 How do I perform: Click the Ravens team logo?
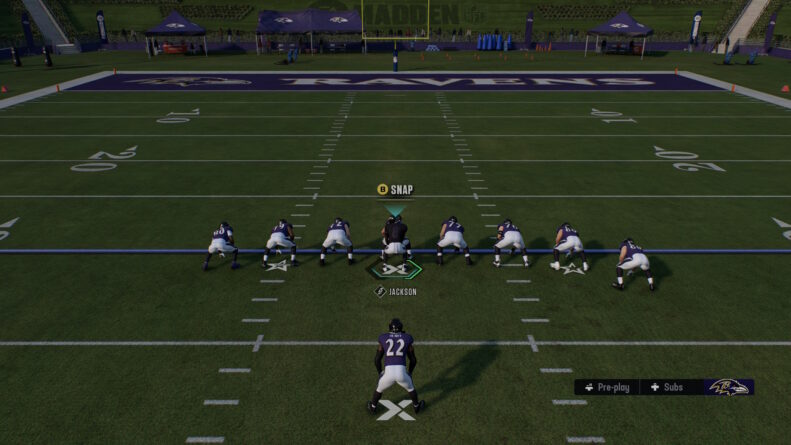coord(728,387)
